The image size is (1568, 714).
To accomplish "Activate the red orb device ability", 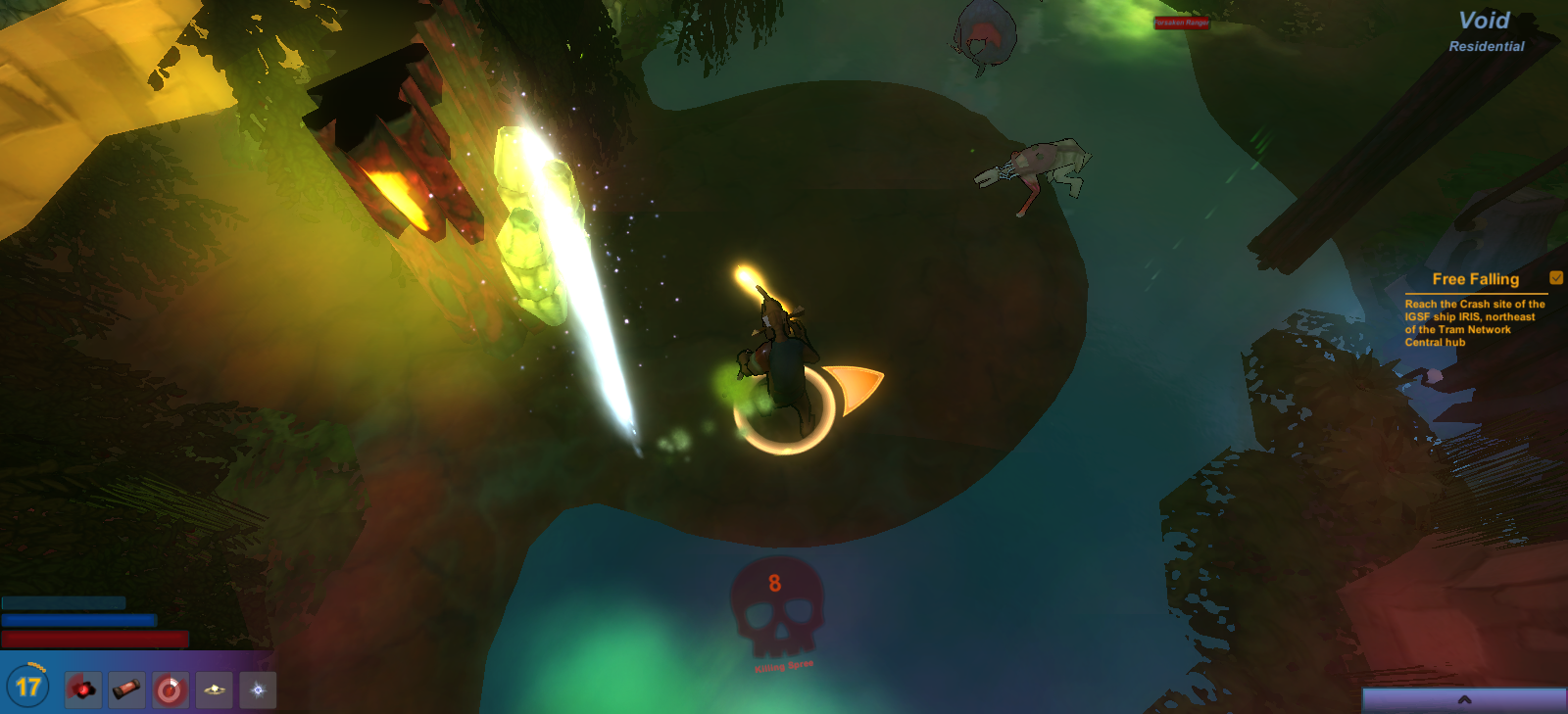I will [x=83, y=690].
